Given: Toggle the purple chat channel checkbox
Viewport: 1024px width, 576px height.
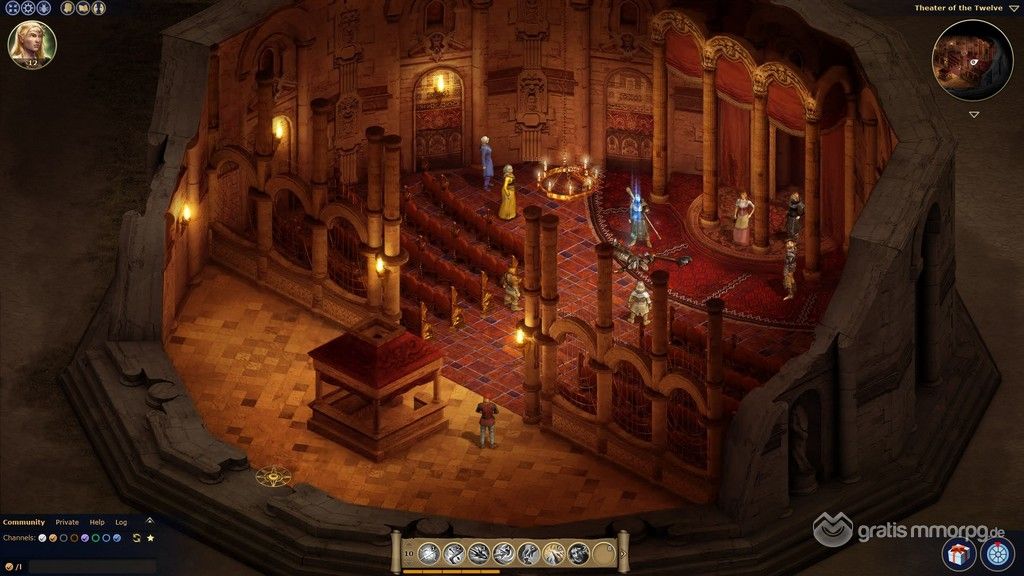Looking at the screenshot, I should click(84, 538).
